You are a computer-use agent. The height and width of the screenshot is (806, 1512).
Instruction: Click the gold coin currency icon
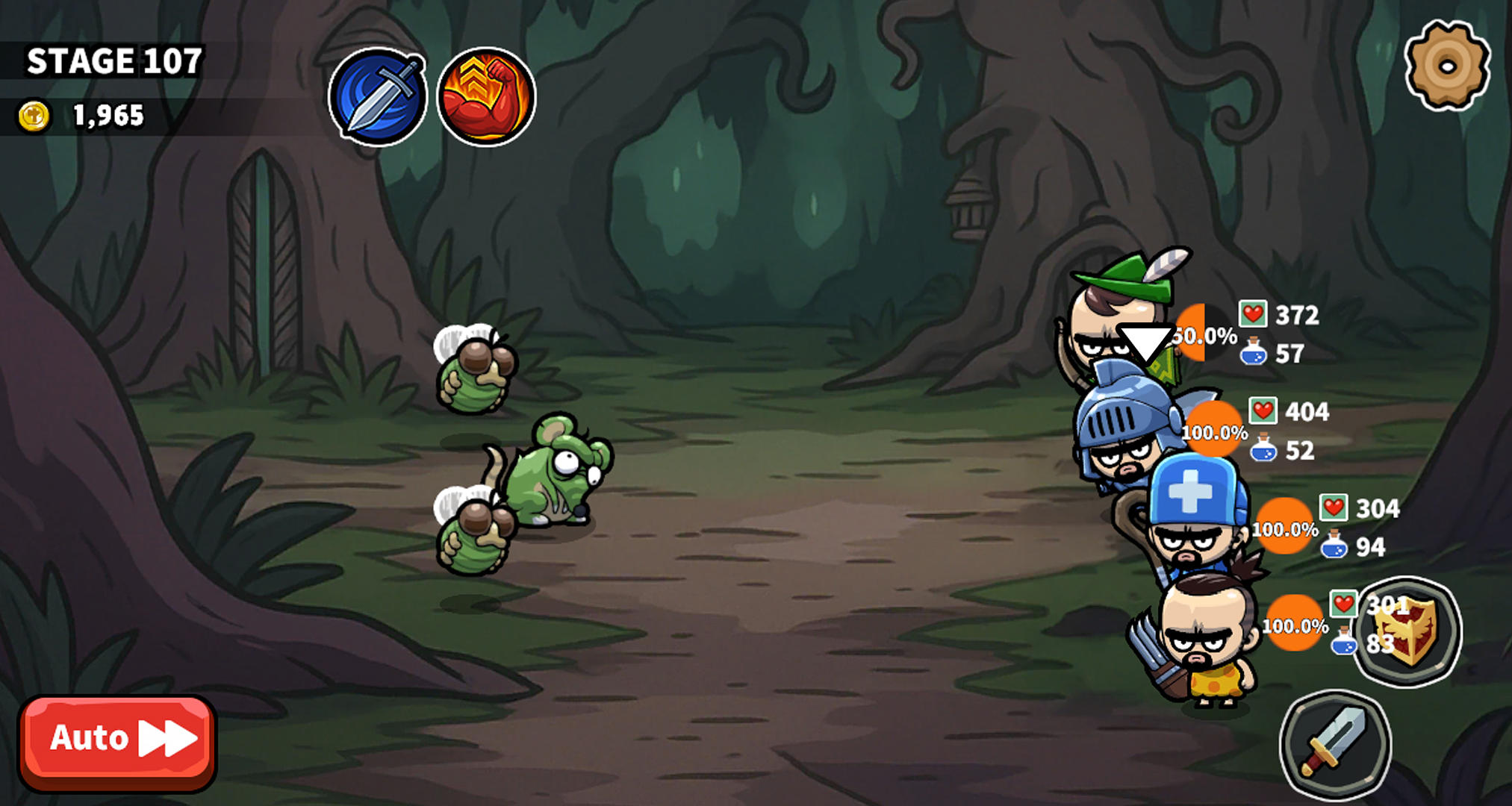coord(31,113)
